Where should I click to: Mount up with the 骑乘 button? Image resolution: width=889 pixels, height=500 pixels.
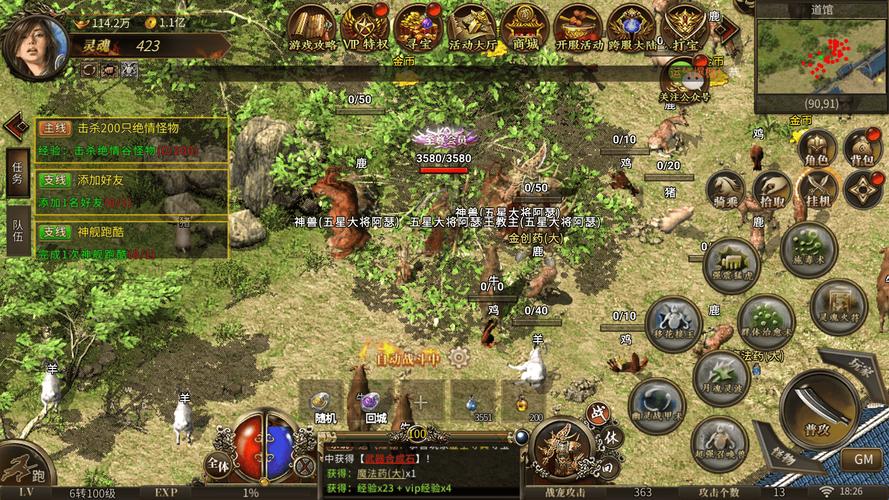tap(727, 190)
